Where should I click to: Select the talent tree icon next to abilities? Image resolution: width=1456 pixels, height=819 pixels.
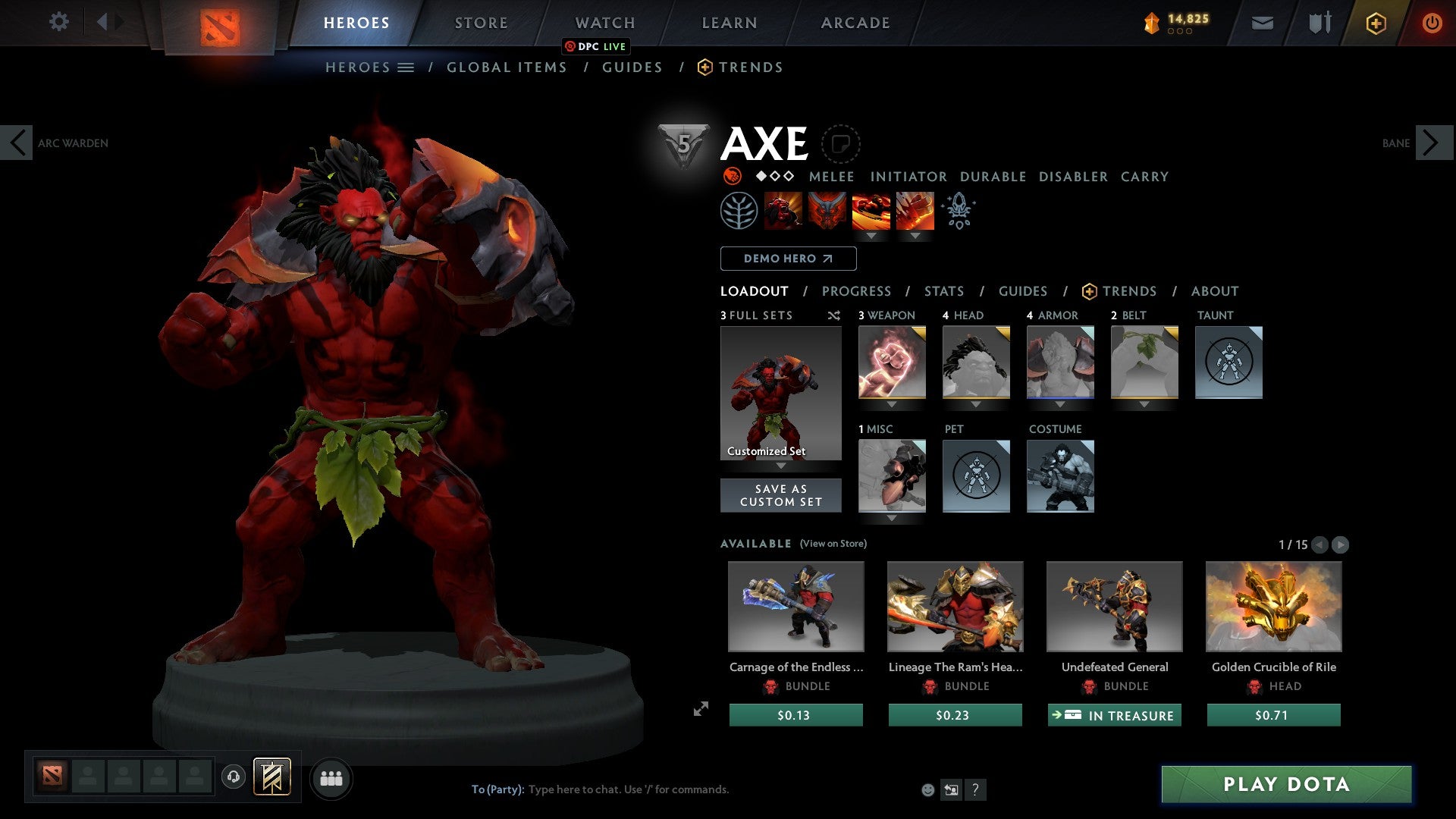[738, 210]
